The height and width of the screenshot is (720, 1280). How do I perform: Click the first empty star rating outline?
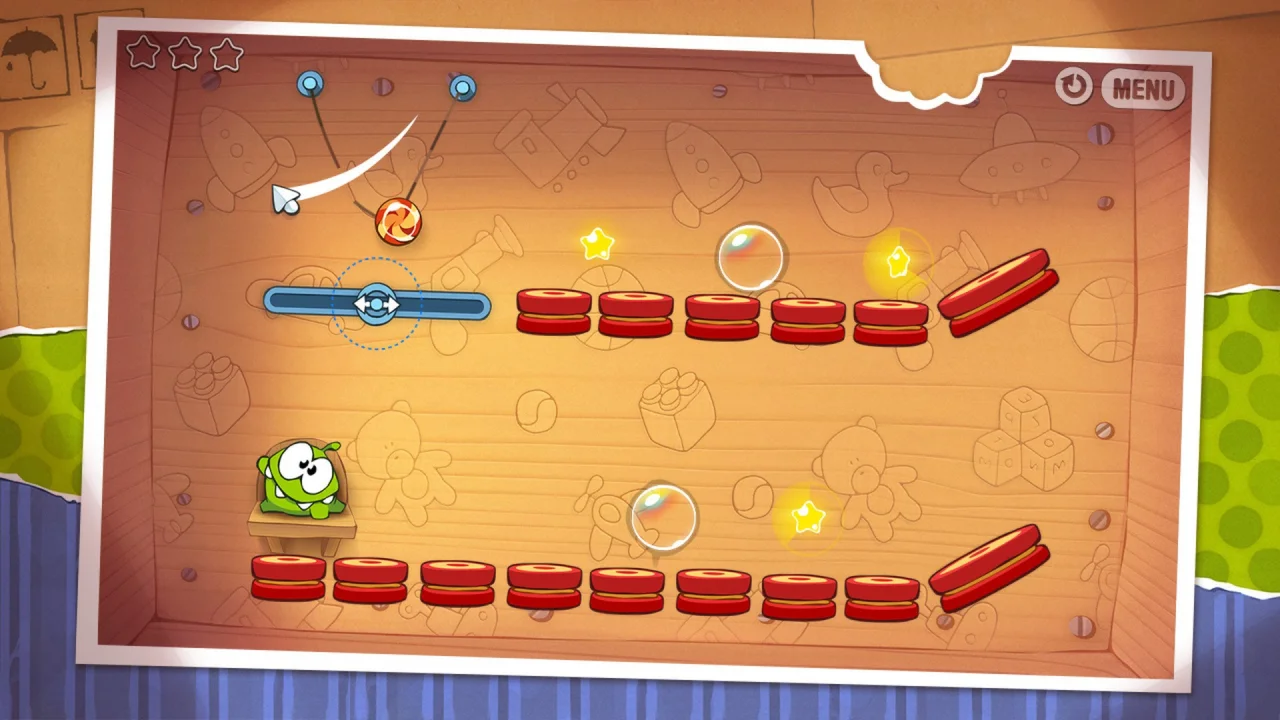click(142, 55)
